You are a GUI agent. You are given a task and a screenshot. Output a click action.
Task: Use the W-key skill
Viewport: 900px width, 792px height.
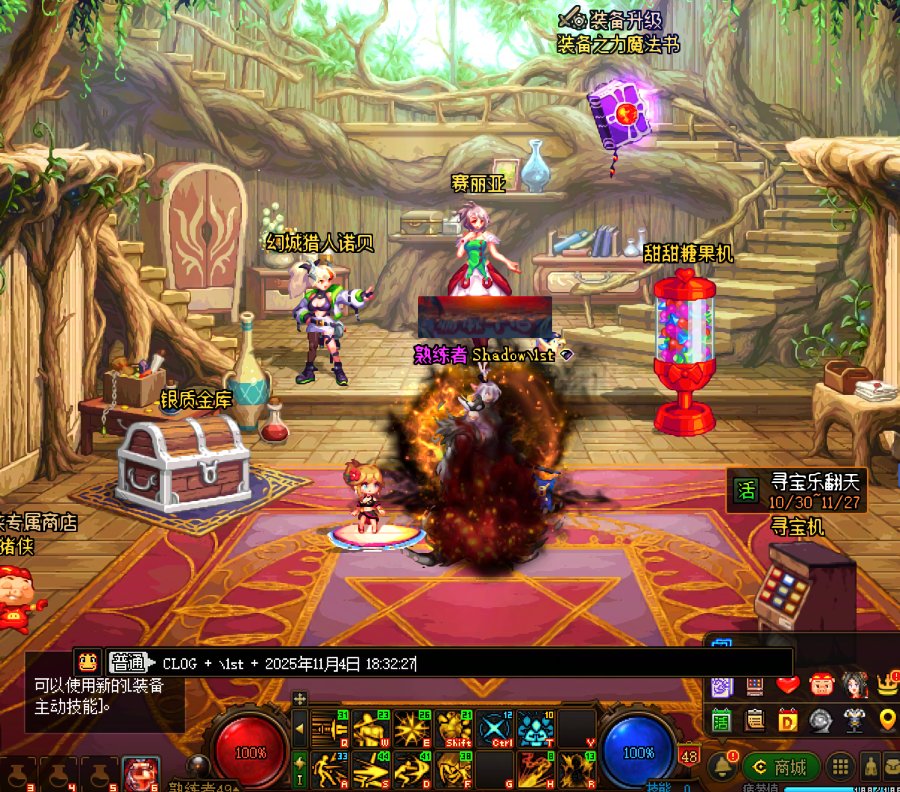point(370,729)
